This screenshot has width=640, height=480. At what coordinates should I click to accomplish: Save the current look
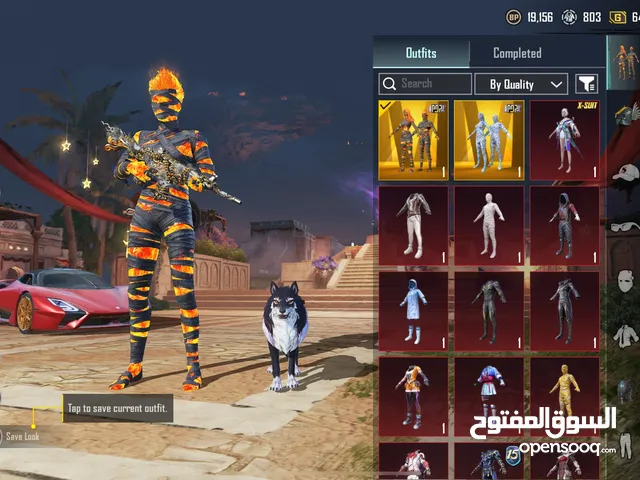point(20,436)
